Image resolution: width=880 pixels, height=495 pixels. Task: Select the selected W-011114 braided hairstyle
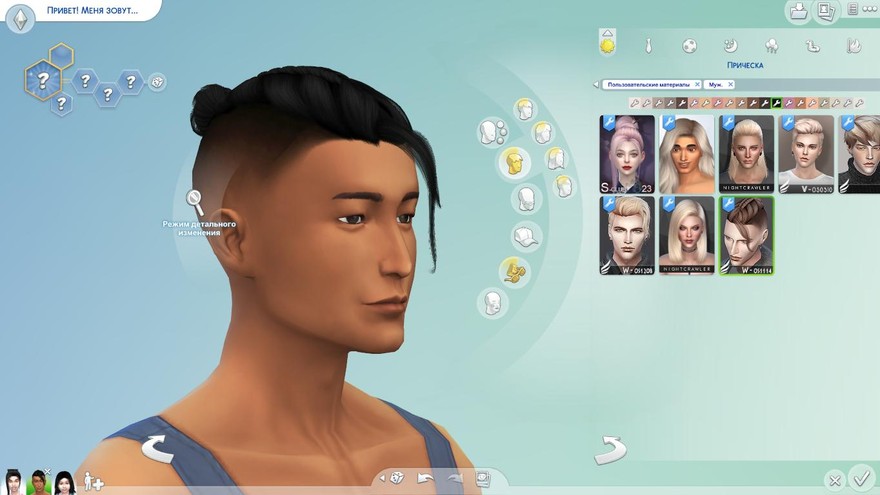point(746,235)
